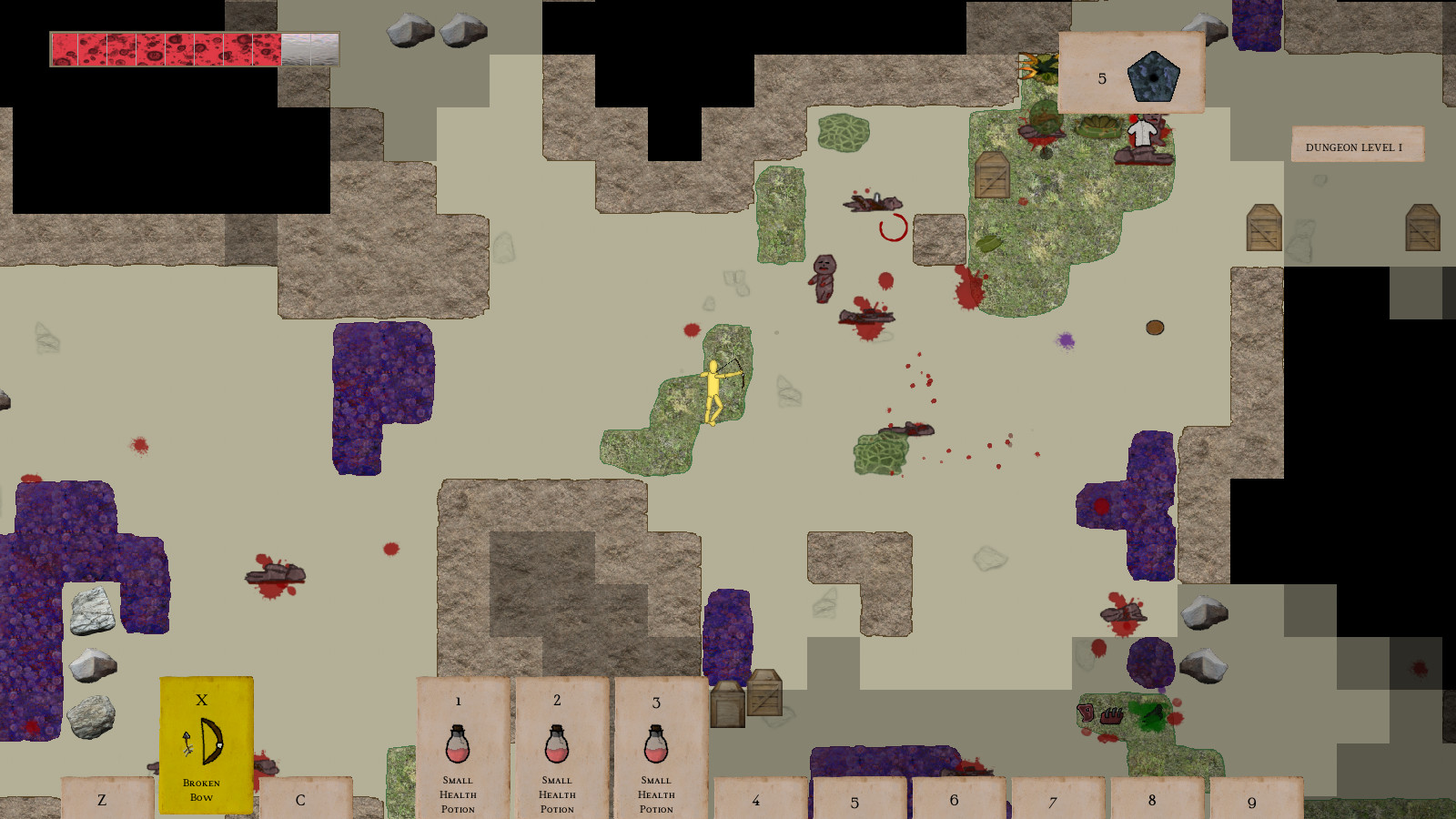Select the Small Health Potion in slot 3

click(x=655, y=751)
